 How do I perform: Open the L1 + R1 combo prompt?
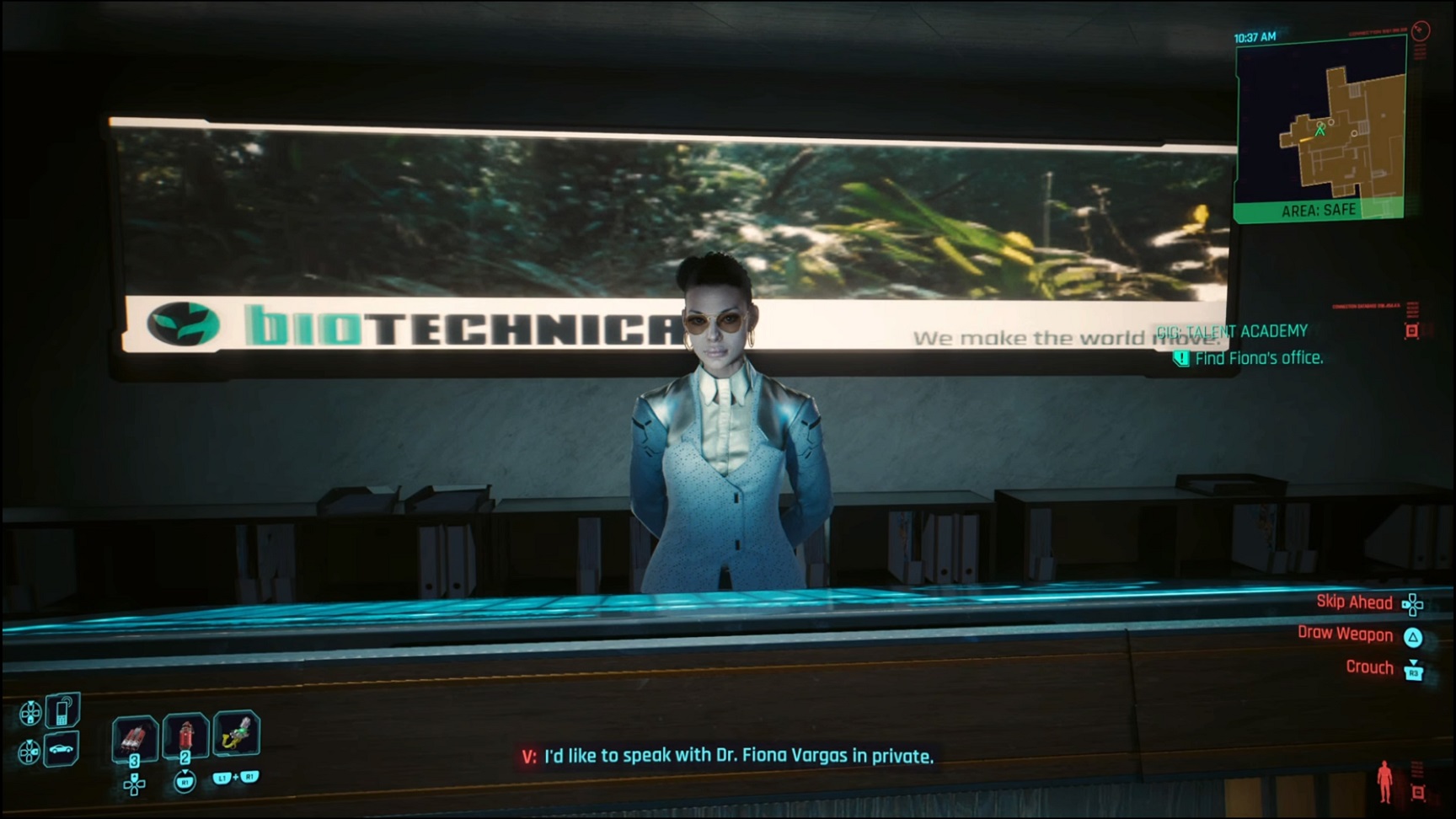pos(236,779)
